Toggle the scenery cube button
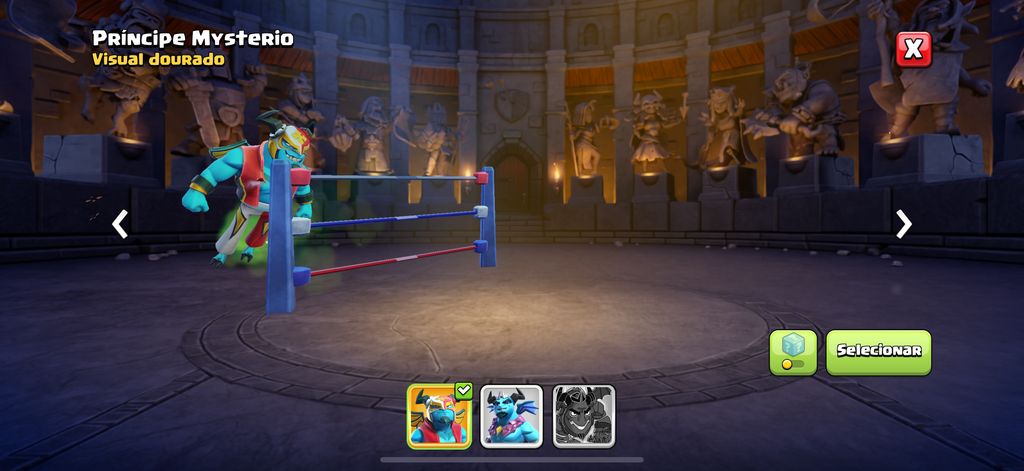The height and width of the screenshot is (471, 1024). coord(793,352)
